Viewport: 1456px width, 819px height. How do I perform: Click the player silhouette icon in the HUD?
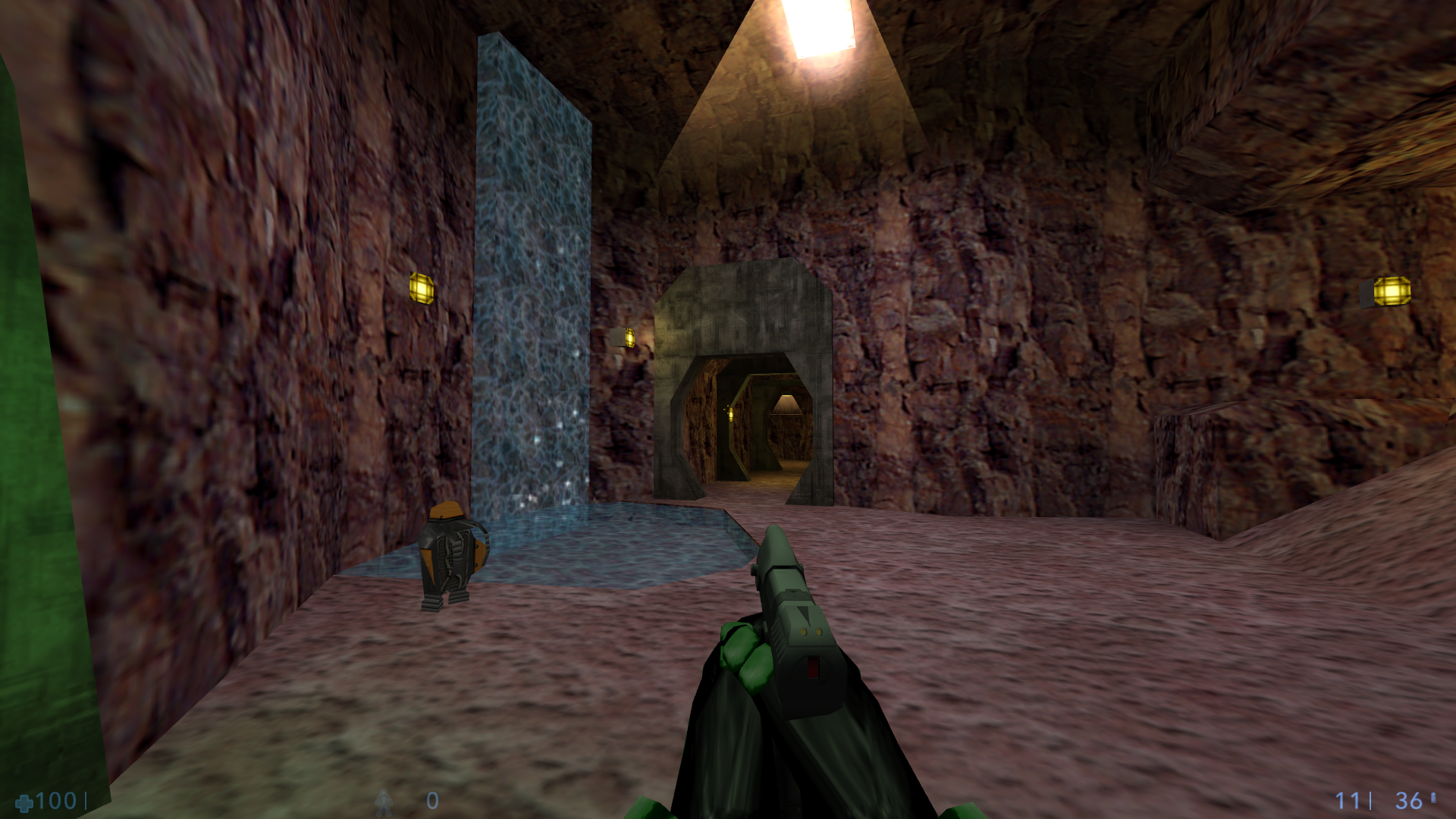pyautogui.click(x=383, y=802)
